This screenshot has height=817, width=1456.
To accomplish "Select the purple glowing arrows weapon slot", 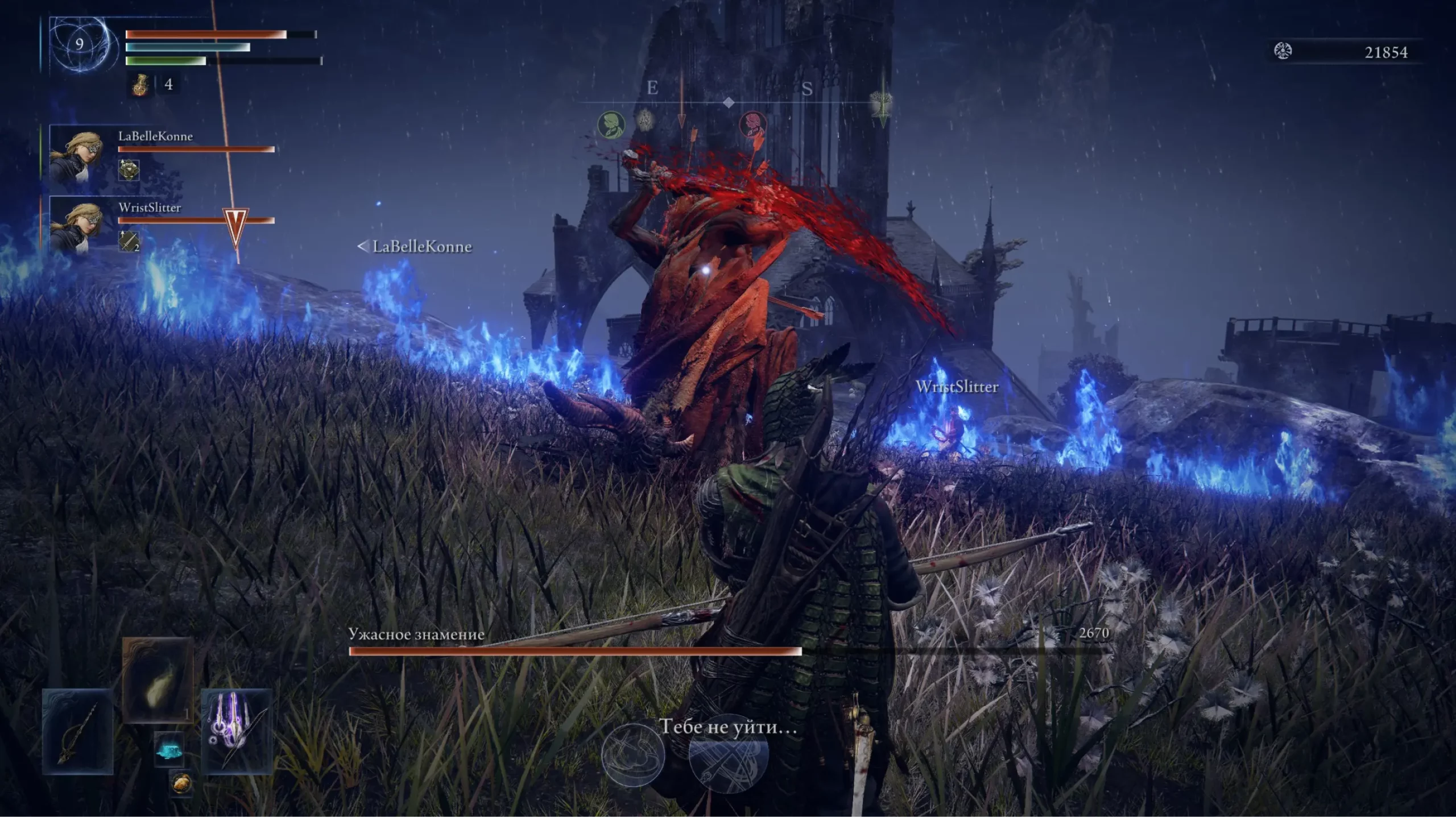I will [237, 731].
